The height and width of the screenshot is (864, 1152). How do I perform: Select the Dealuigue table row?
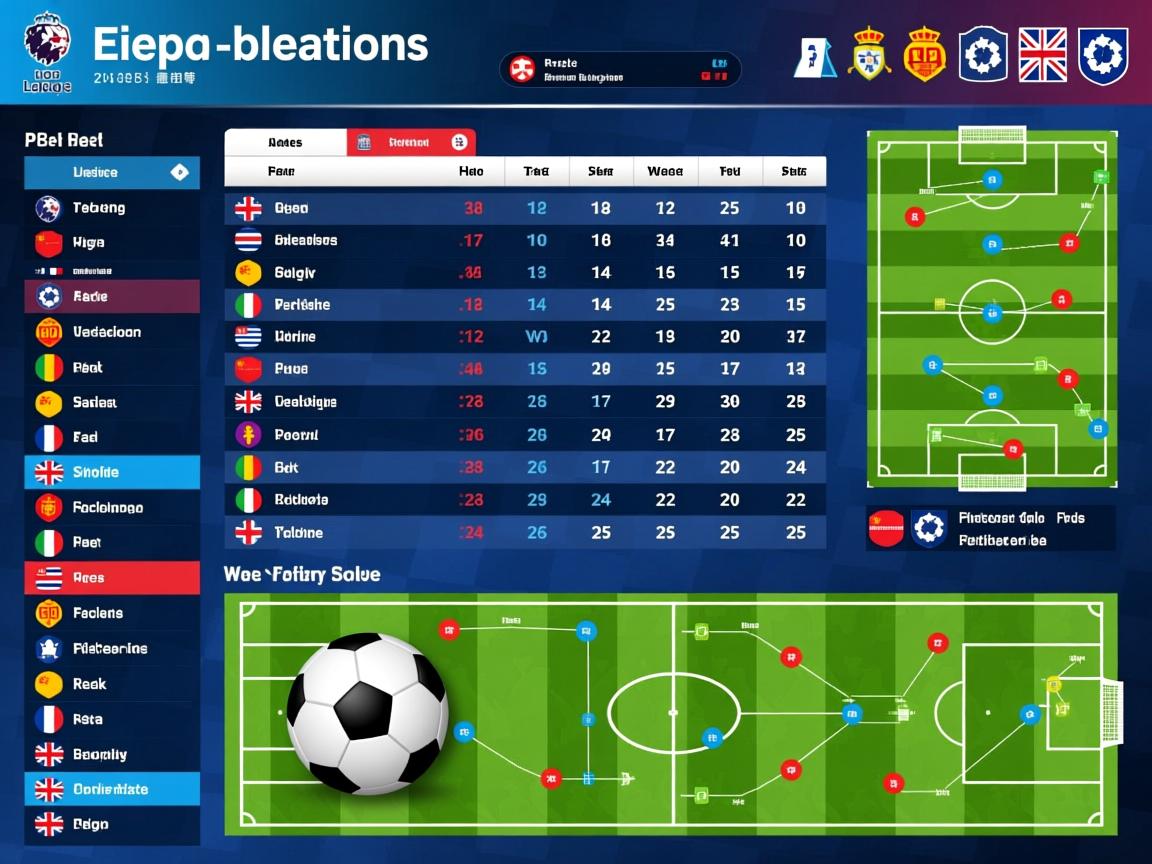coord(525,401)
